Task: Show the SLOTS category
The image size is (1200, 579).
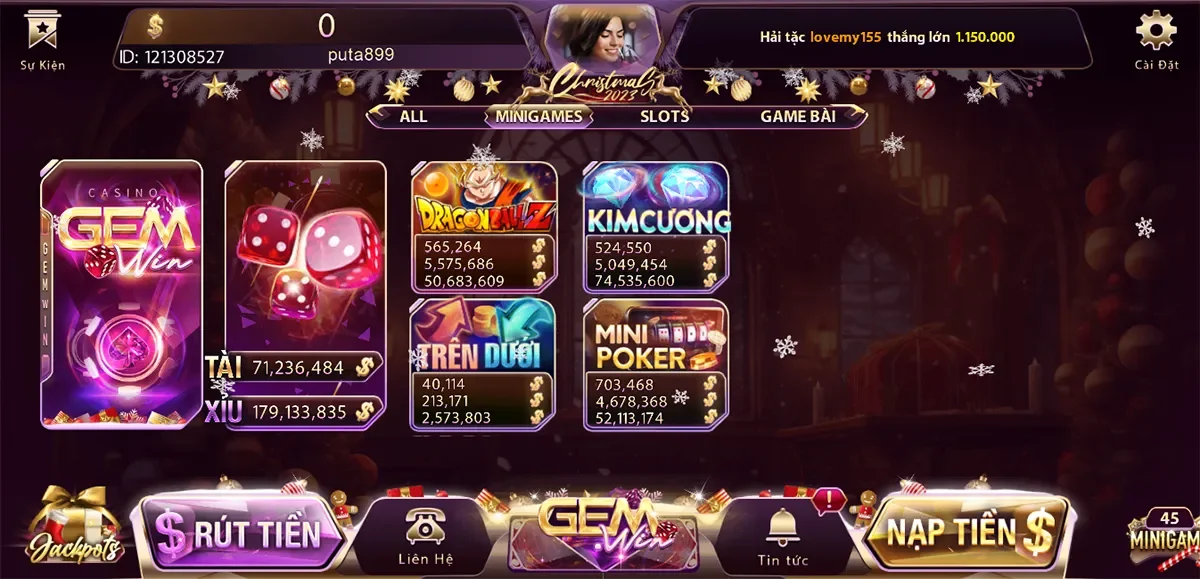Action: tap(664, 116)
